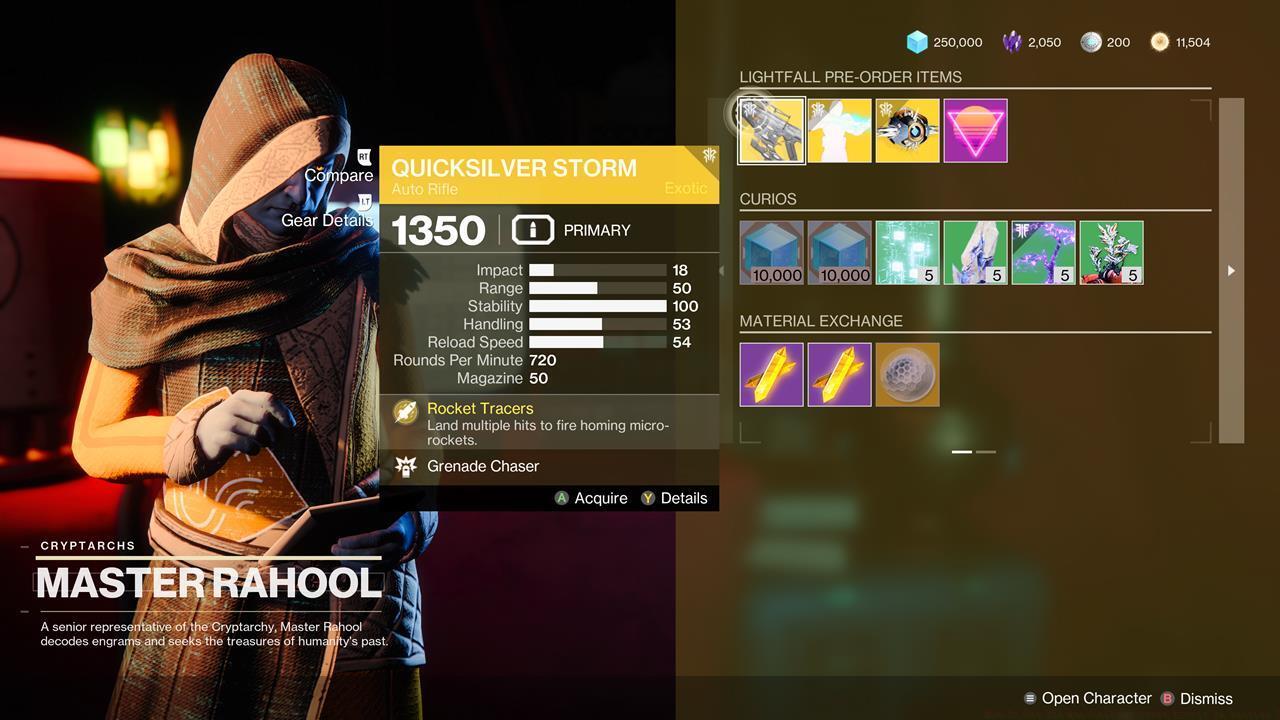The width and height of the screenshot is (1280, 720).
Task: Click the Ascendant Shard in Material Exchange
Action: point(906,374)
